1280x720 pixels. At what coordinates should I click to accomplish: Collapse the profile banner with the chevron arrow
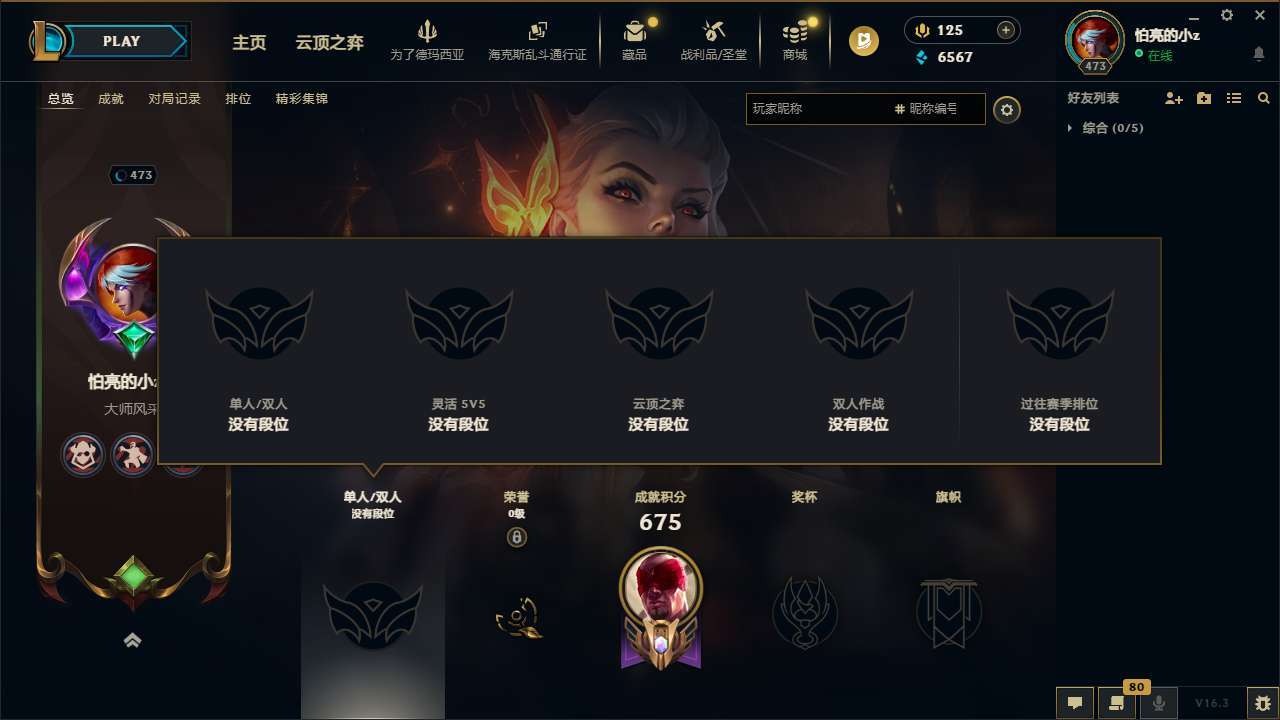pyautogui.click(x=133, y=640)
